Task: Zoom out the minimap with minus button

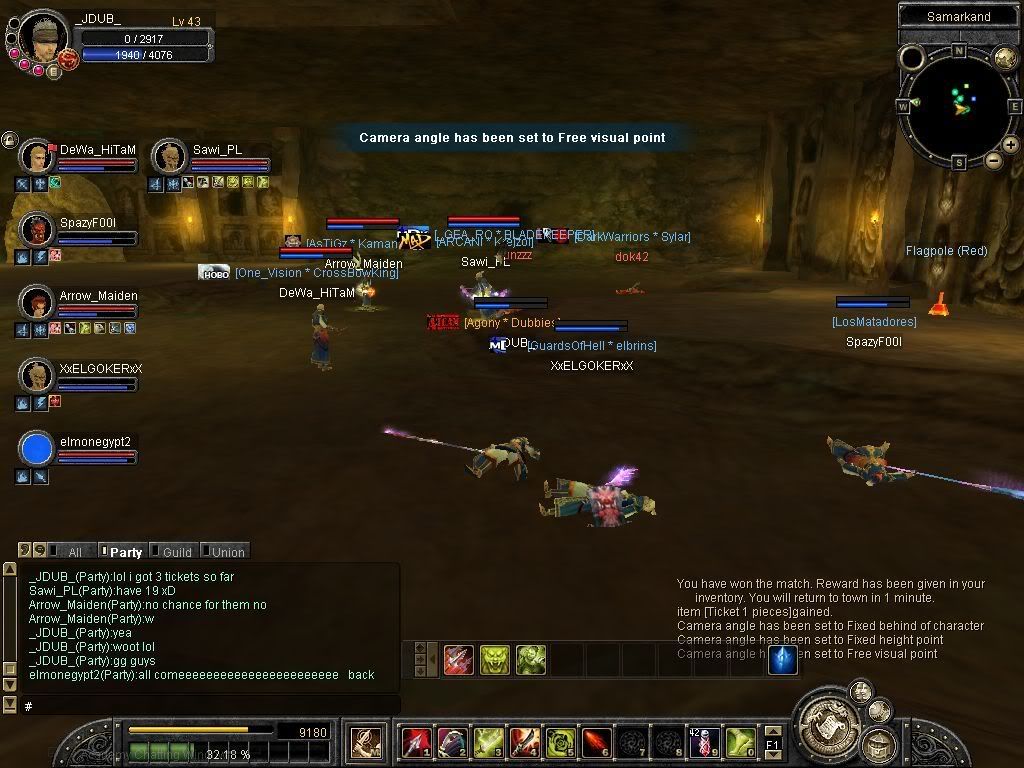Action: (x=993, y=160)
